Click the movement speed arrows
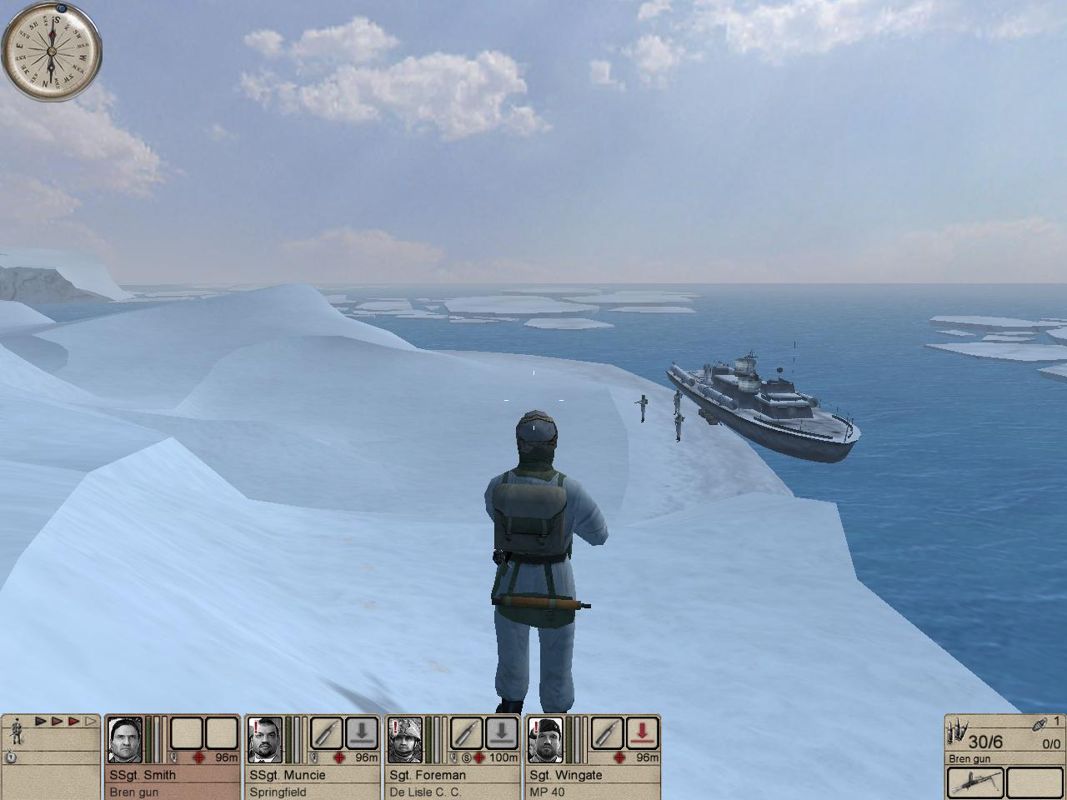This screenshot has width=1067, height=800. (66, 720)
